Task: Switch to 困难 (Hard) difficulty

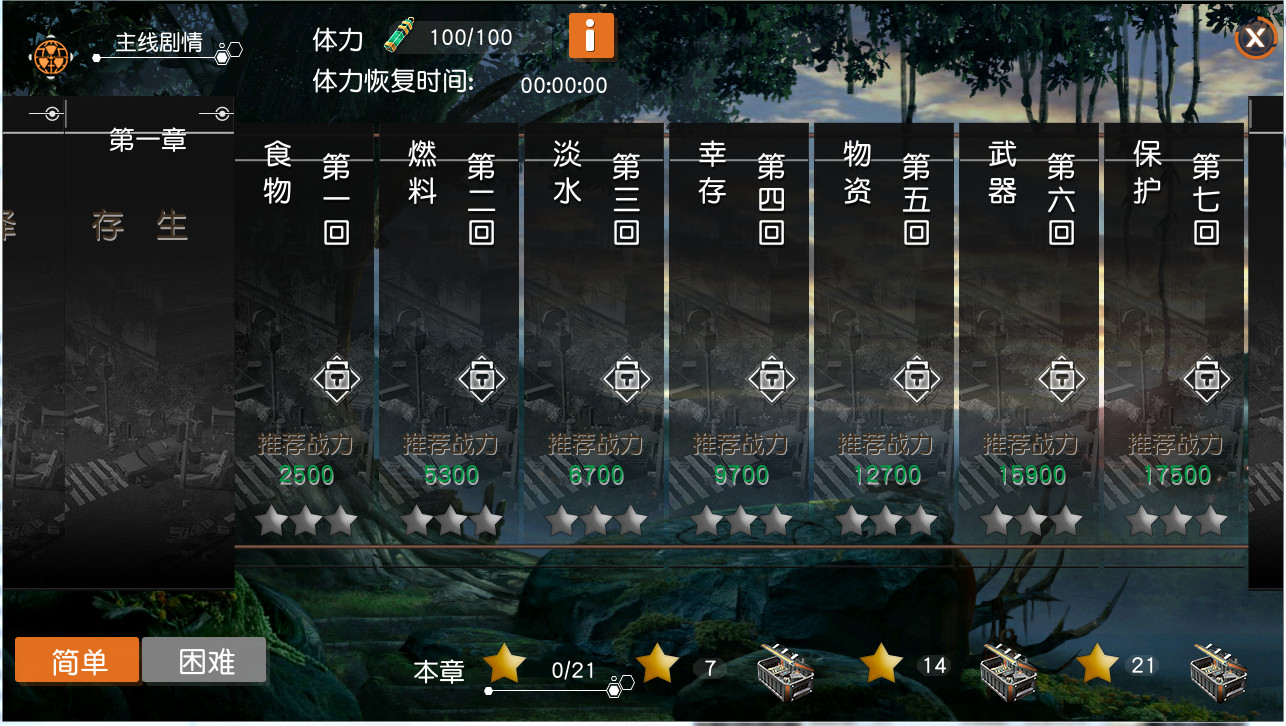Action: tap(204, 660)
